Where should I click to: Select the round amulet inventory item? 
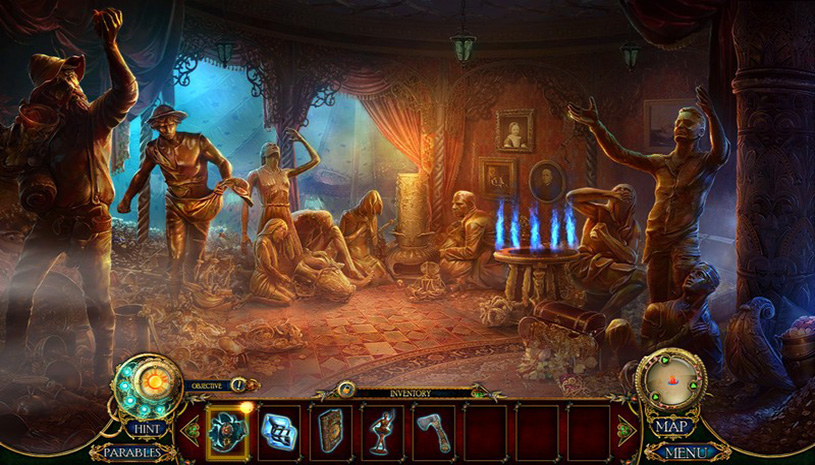228,431
